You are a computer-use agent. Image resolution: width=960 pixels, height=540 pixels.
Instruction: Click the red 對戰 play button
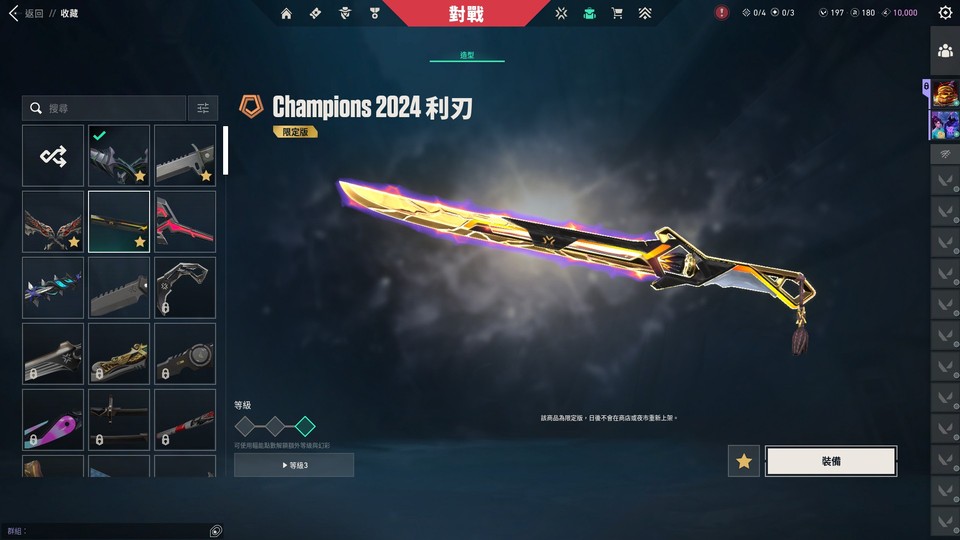(x=472, y=13)
